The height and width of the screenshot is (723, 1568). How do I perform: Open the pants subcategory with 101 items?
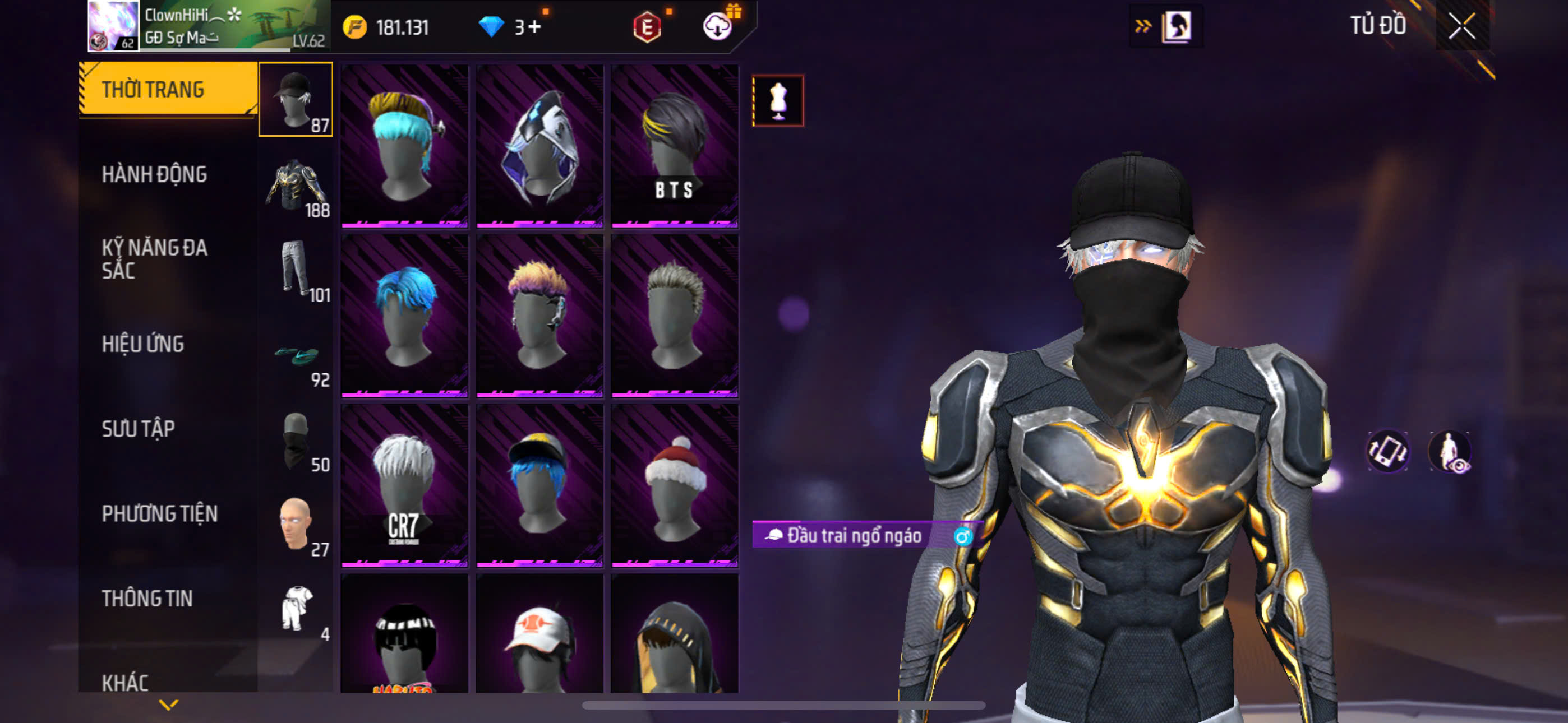(297, 270)
